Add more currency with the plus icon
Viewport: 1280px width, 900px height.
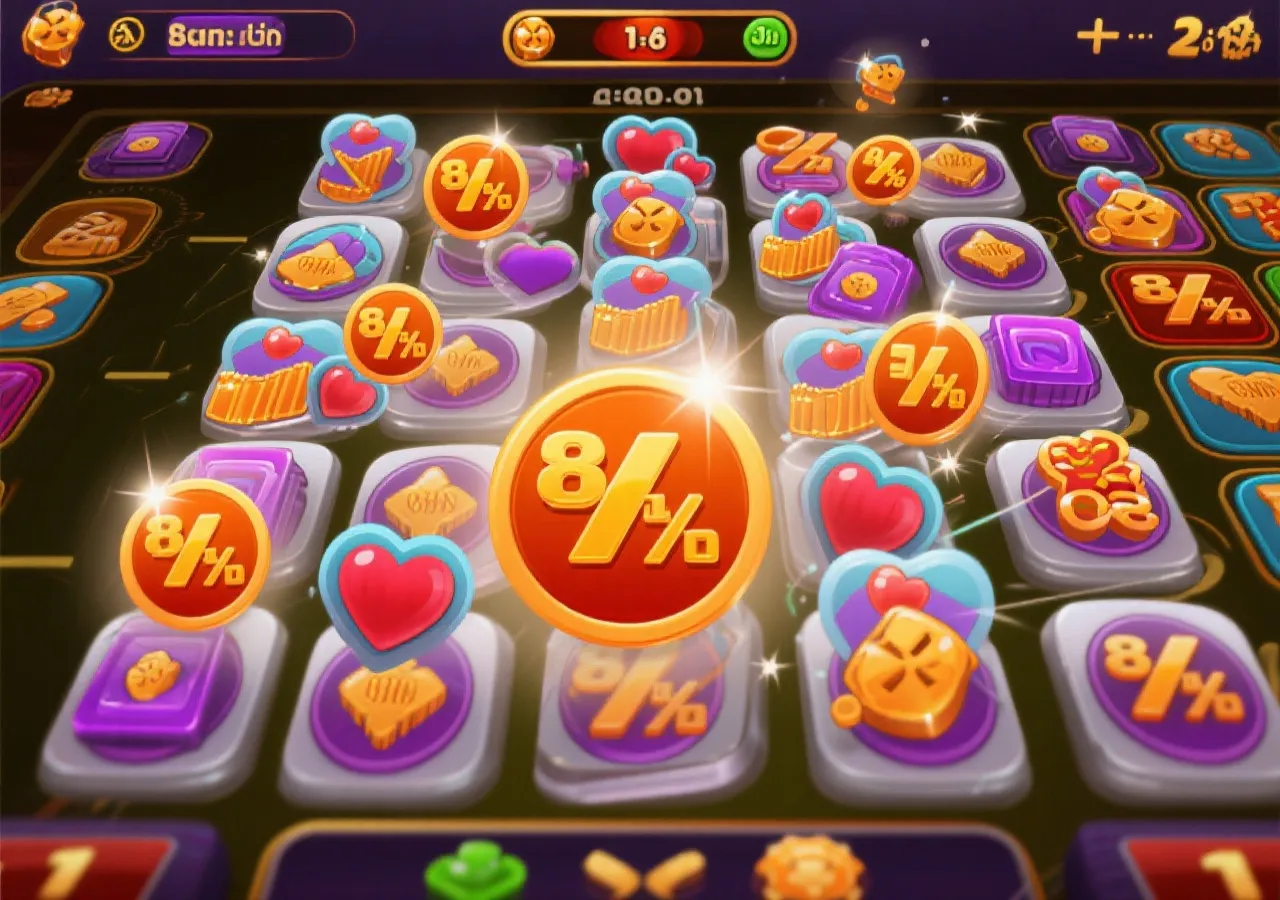coord(1097,37)
